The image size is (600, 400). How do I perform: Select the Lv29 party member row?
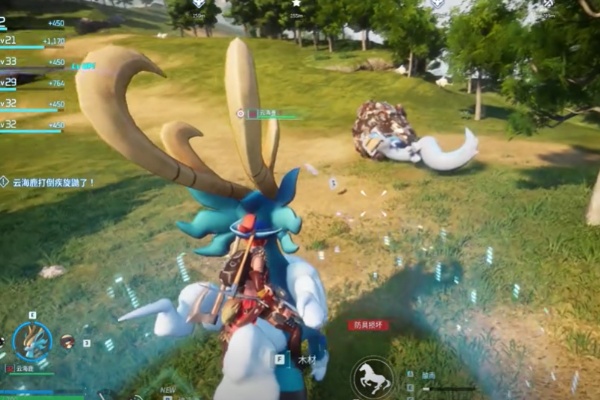point(30,83)
